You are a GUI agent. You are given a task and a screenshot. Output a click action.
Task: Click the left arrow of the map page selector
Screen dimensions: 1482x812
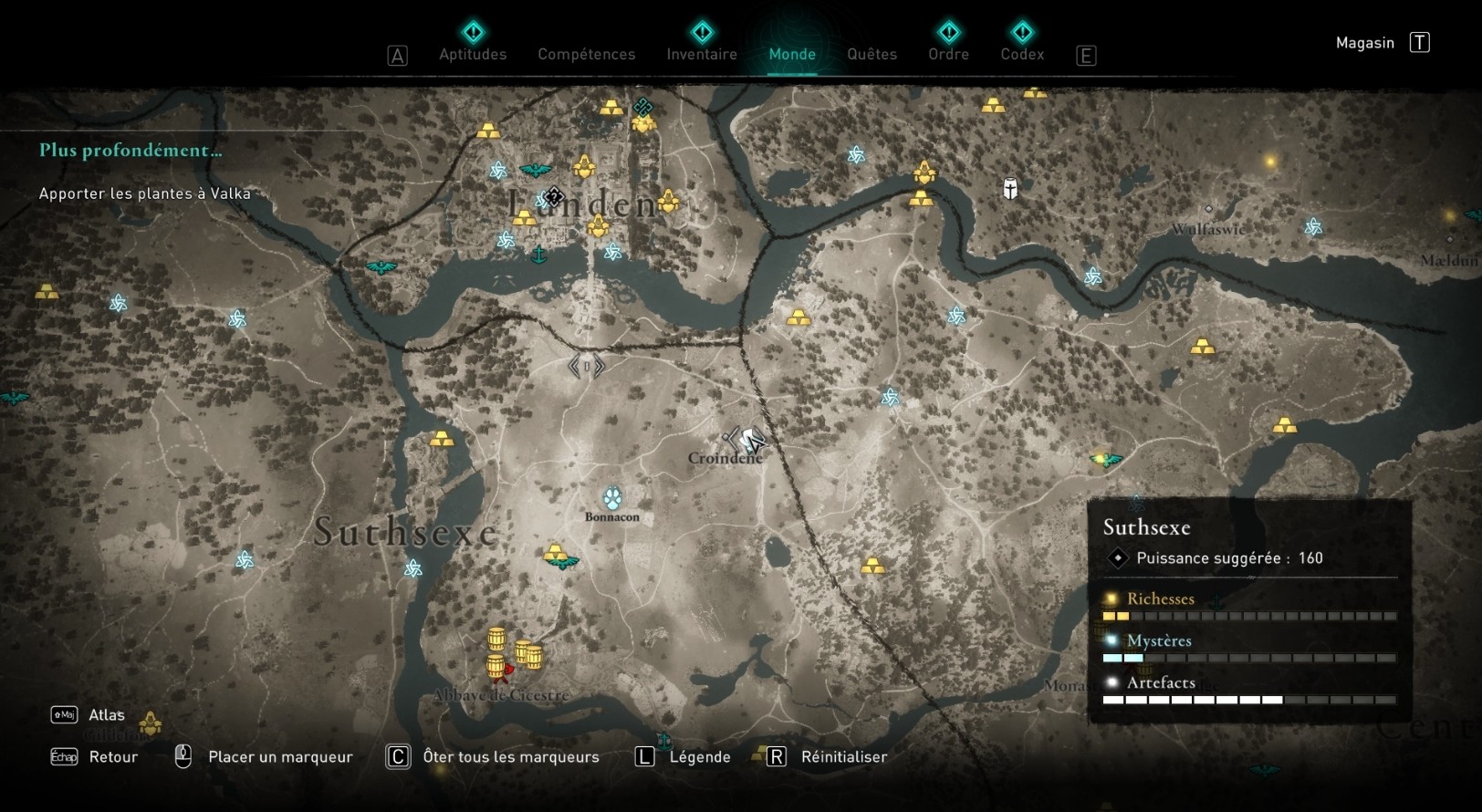(575, 365)
